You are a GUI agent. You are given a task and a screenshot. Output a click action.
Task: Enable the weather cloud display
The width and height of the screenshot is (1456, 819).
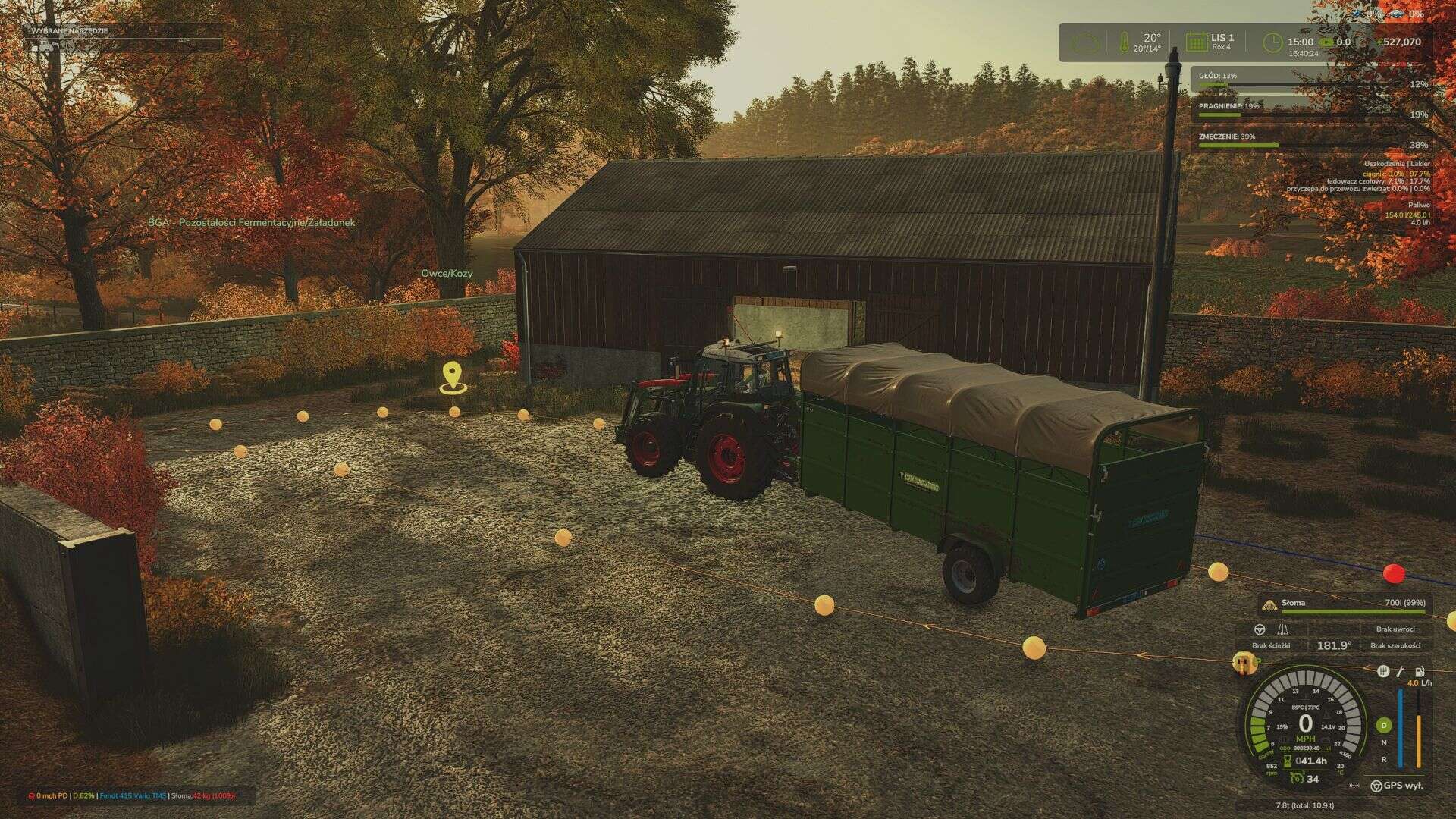click(x=1086, y=41)
